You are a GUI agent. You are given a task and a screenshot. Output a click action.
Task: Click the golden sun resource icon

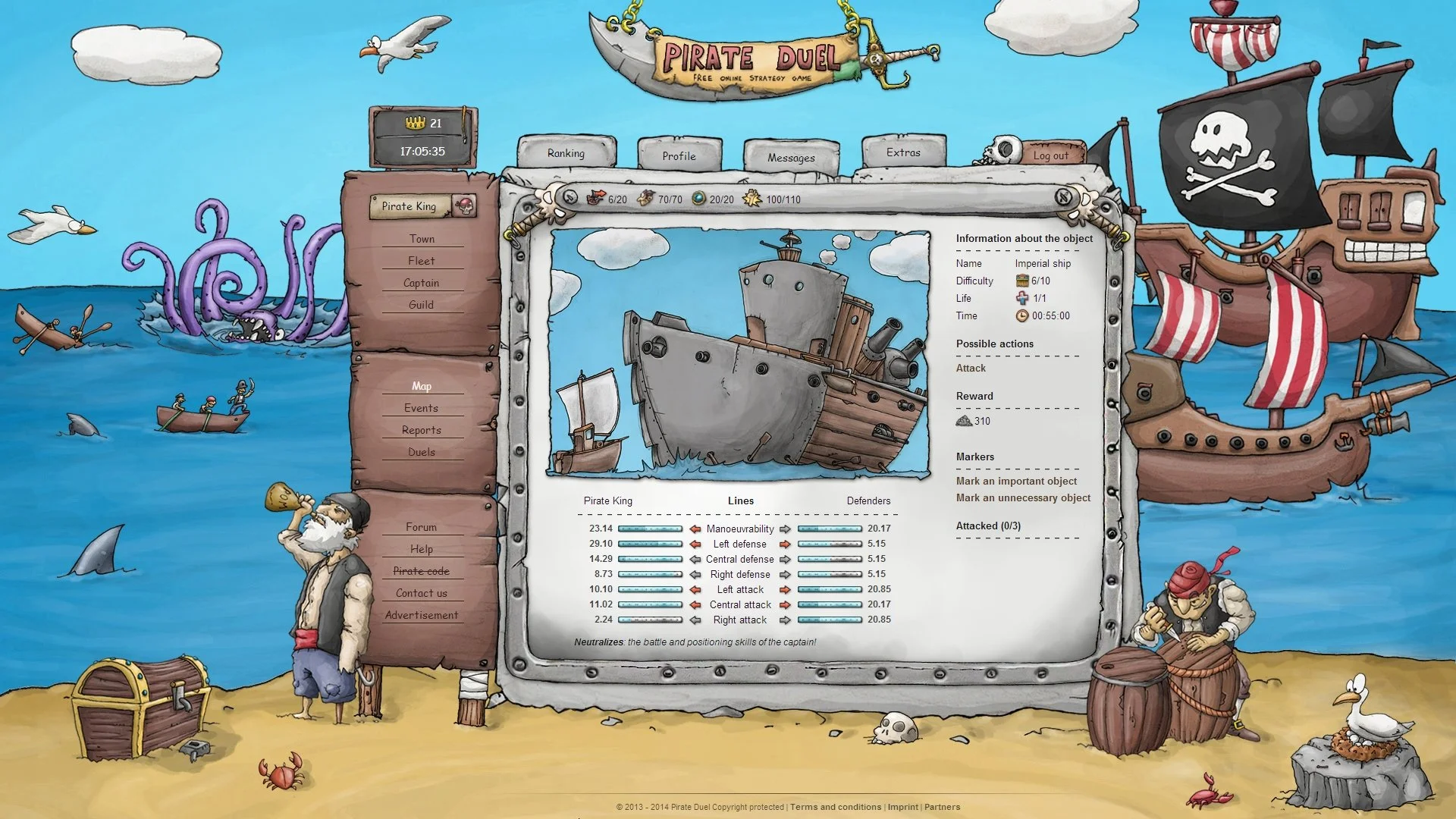(x=750, y=198)
